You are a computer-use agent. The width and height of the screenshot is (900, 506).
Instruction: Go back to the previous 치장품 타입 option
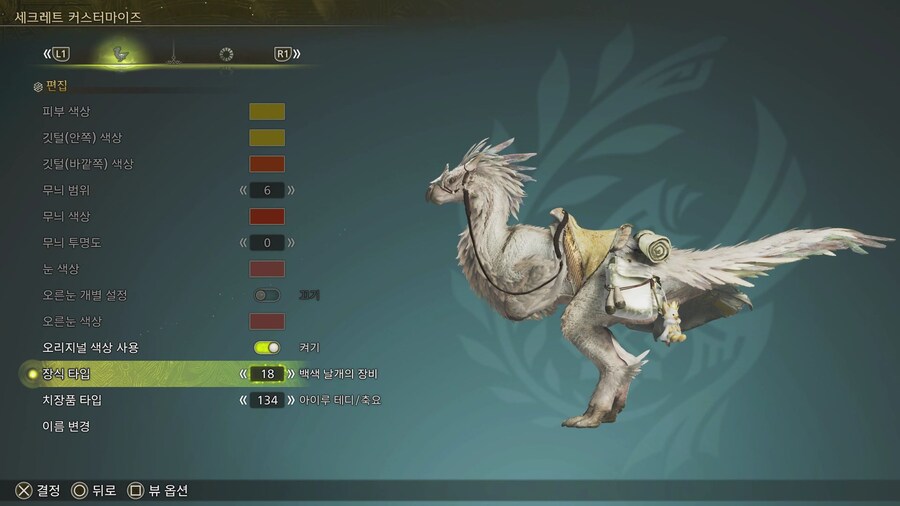click(x=243, y=400)
